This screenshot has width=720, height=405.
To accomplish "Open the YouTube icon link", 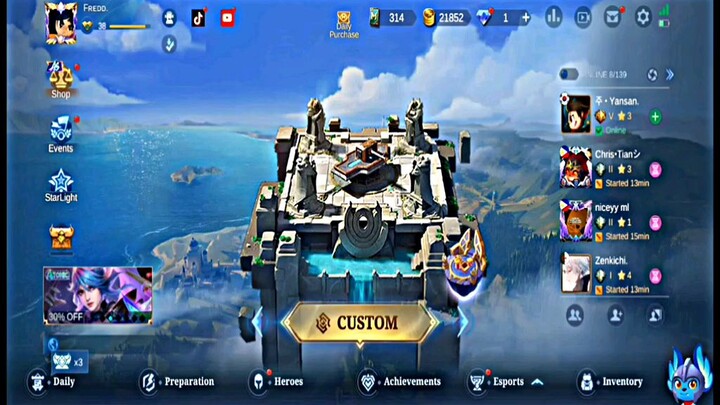I will (x=227, y=18).
